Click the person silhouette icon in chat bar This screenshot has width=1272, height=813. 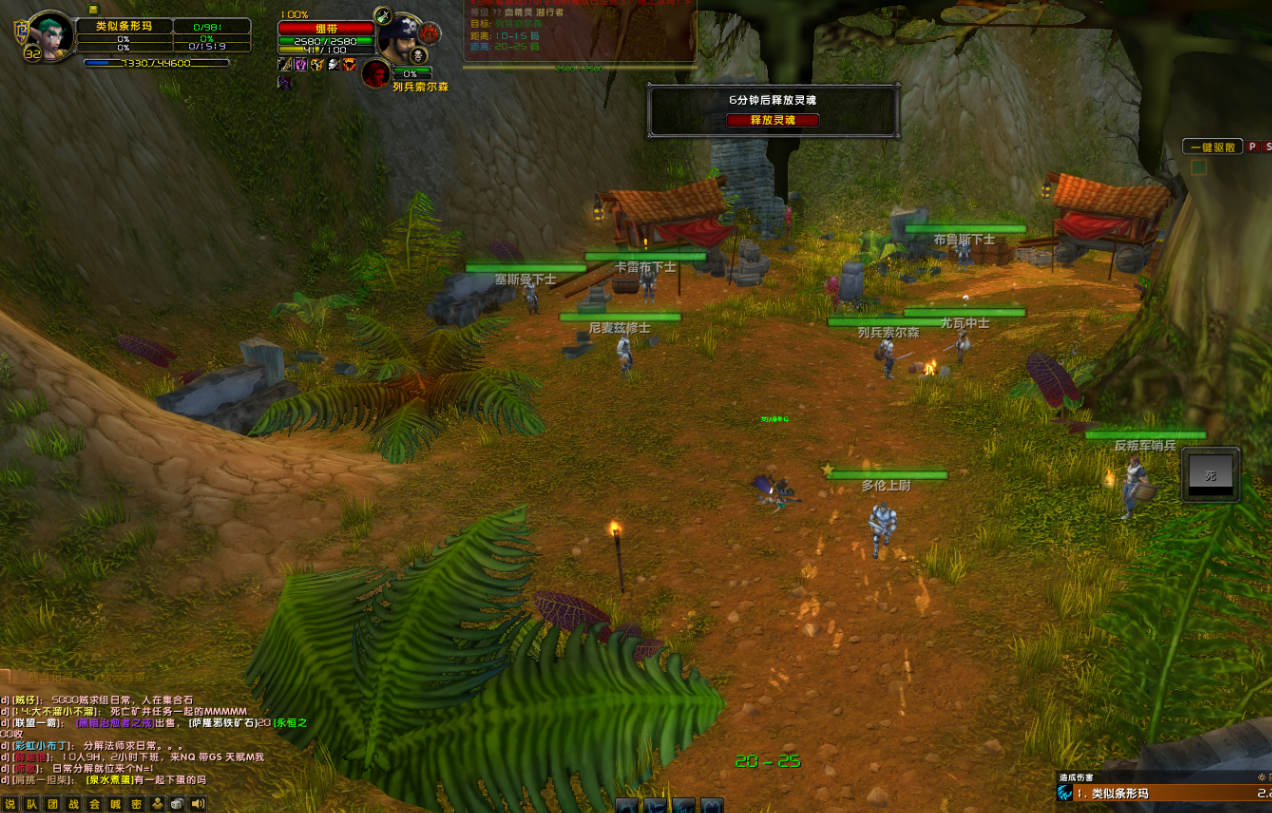click(157, 803)
